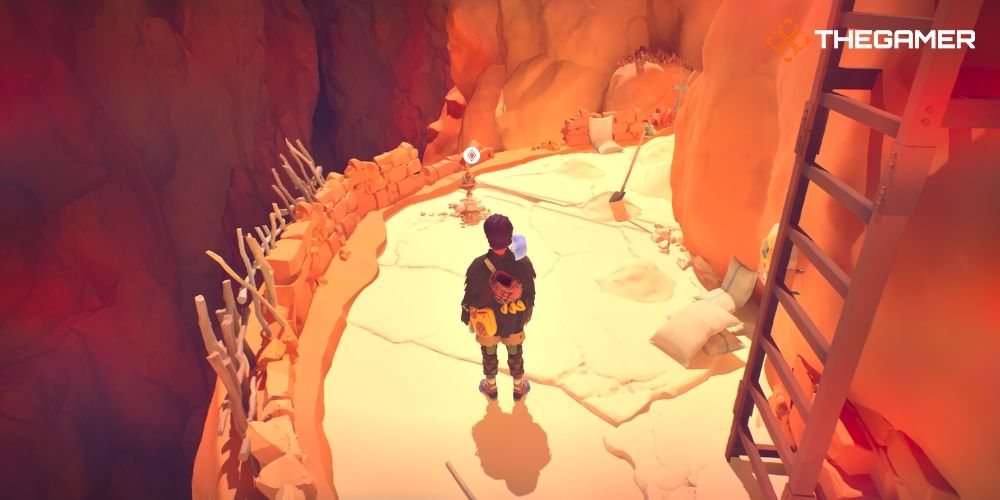Click the white diamond interaction marker

(x=471, y=155)
